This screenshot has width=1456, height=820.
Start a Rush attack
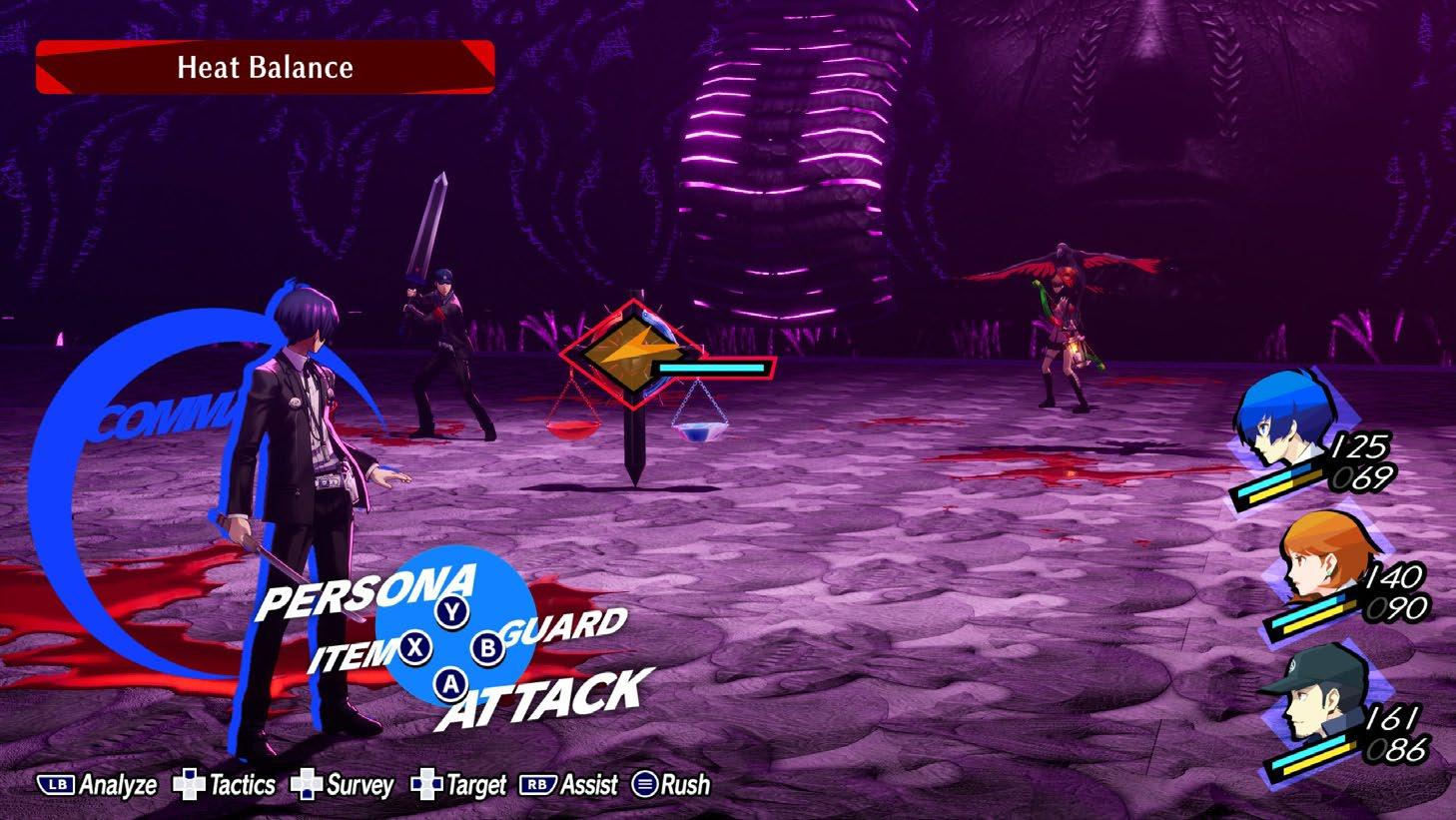672,786
